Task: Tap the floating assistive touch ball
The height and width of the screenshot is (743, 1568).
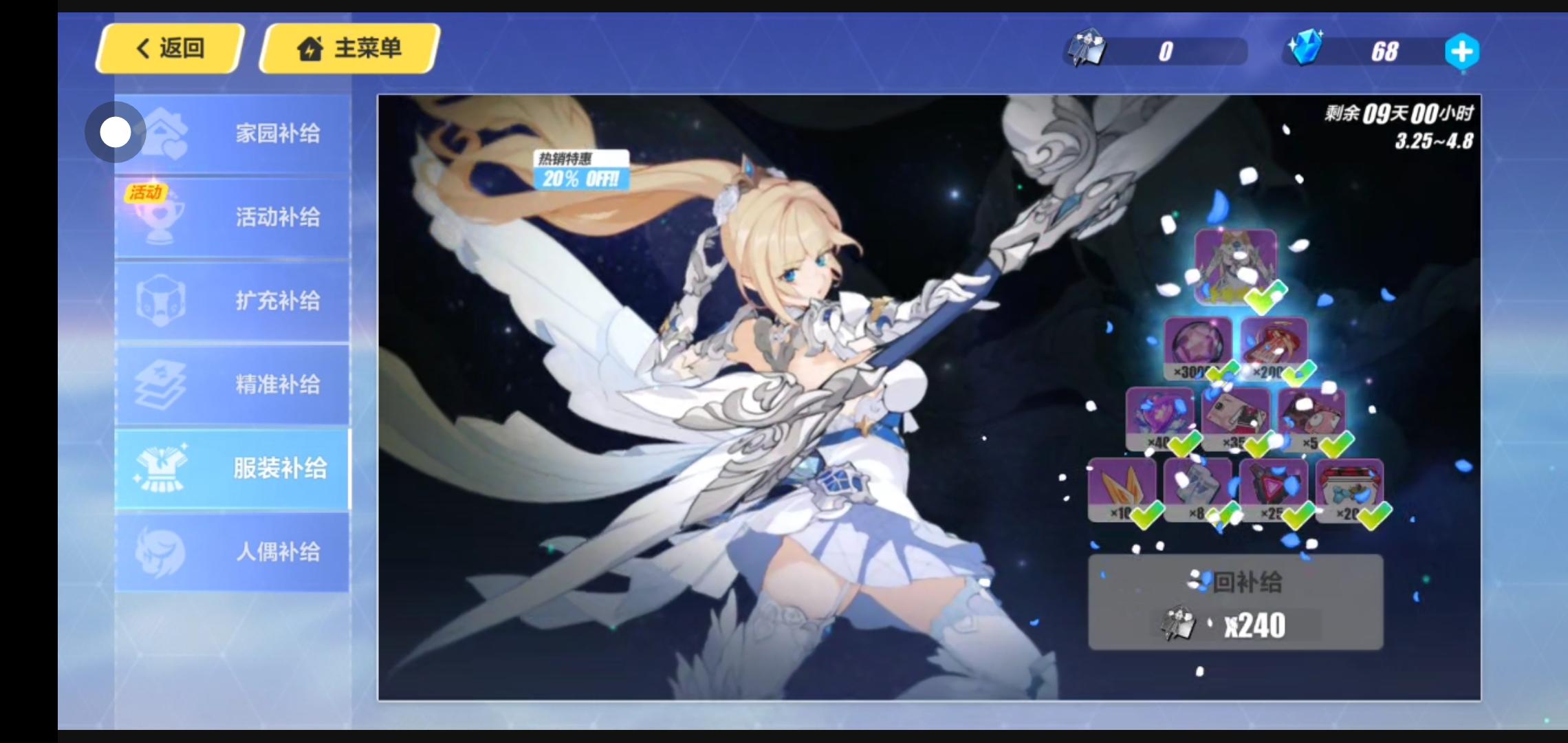Action: [114, 131]
